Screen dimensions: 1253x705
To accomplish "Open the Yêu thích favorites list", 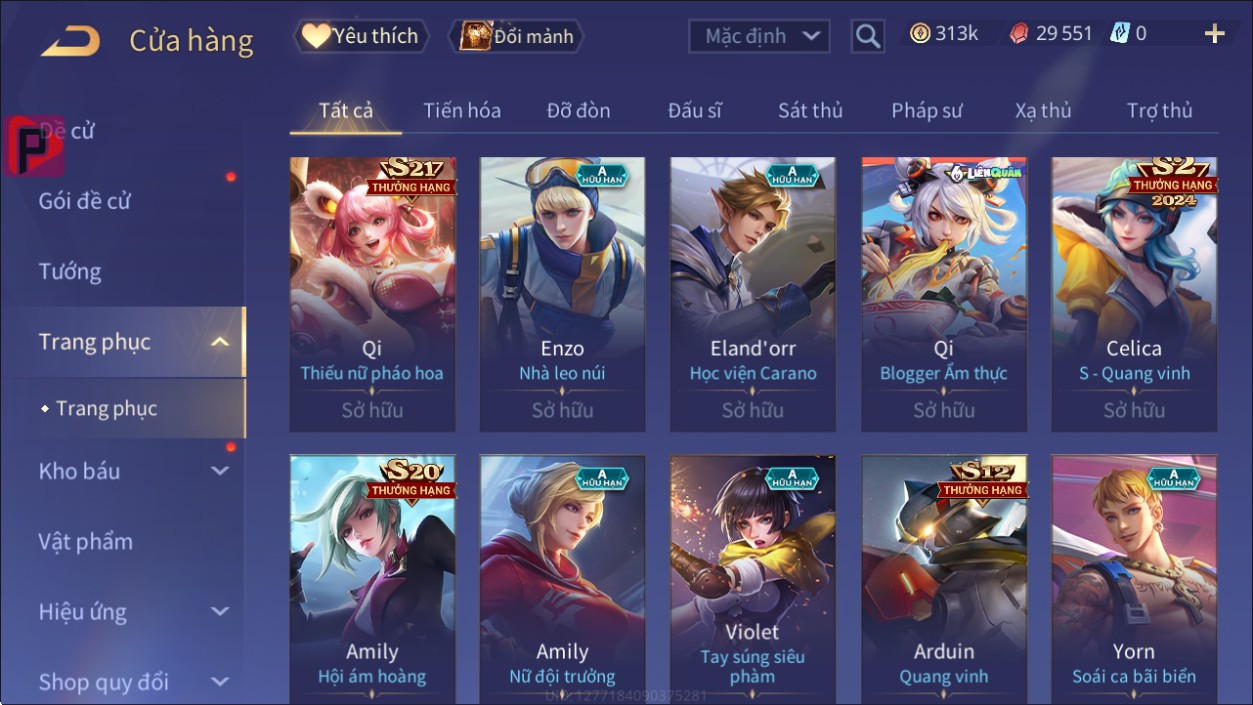I will [x=361, y=37].
